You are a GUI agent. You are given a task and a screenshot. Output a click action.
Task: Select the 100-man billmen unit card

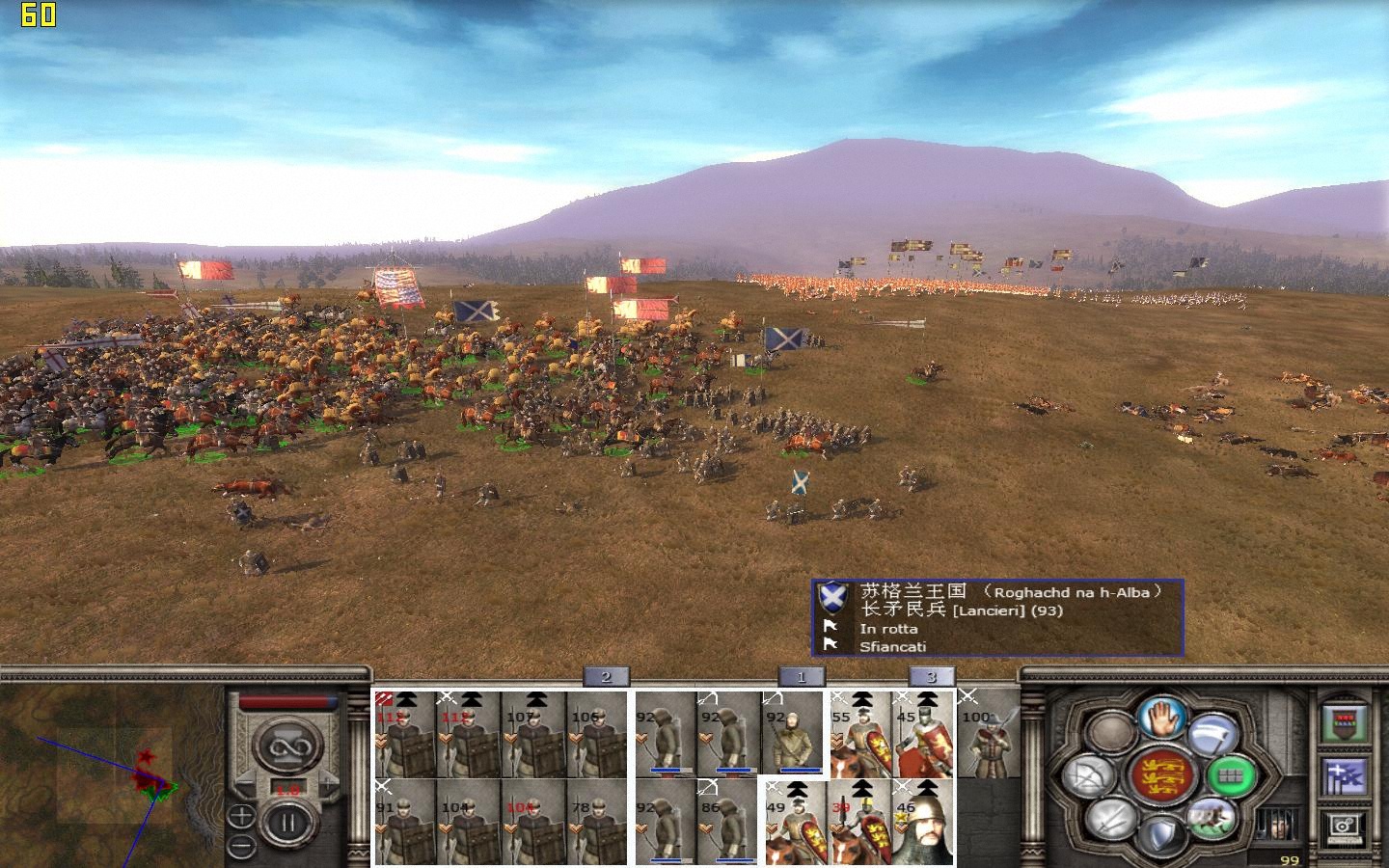coord(989,734)
